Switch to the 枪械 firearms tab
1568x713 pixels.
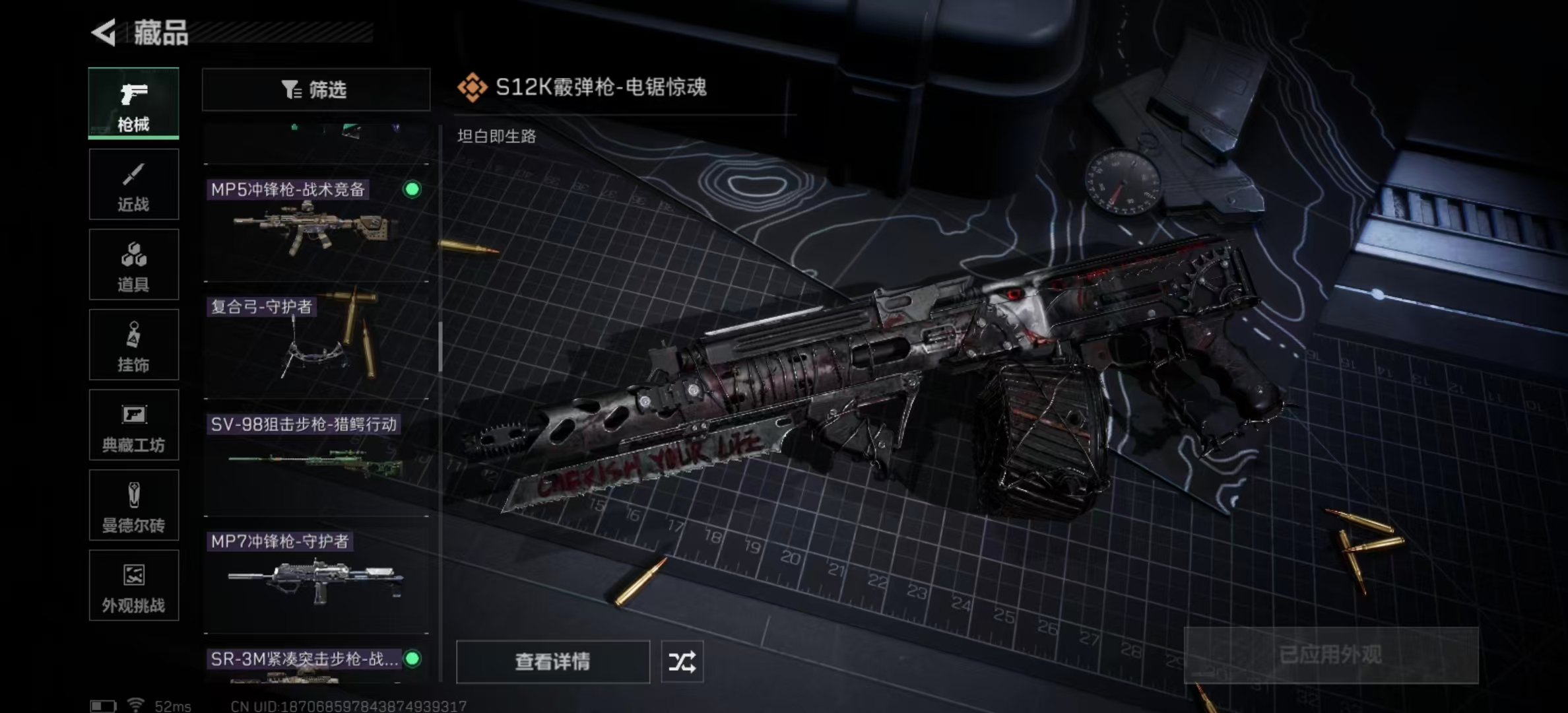[133, 103]
